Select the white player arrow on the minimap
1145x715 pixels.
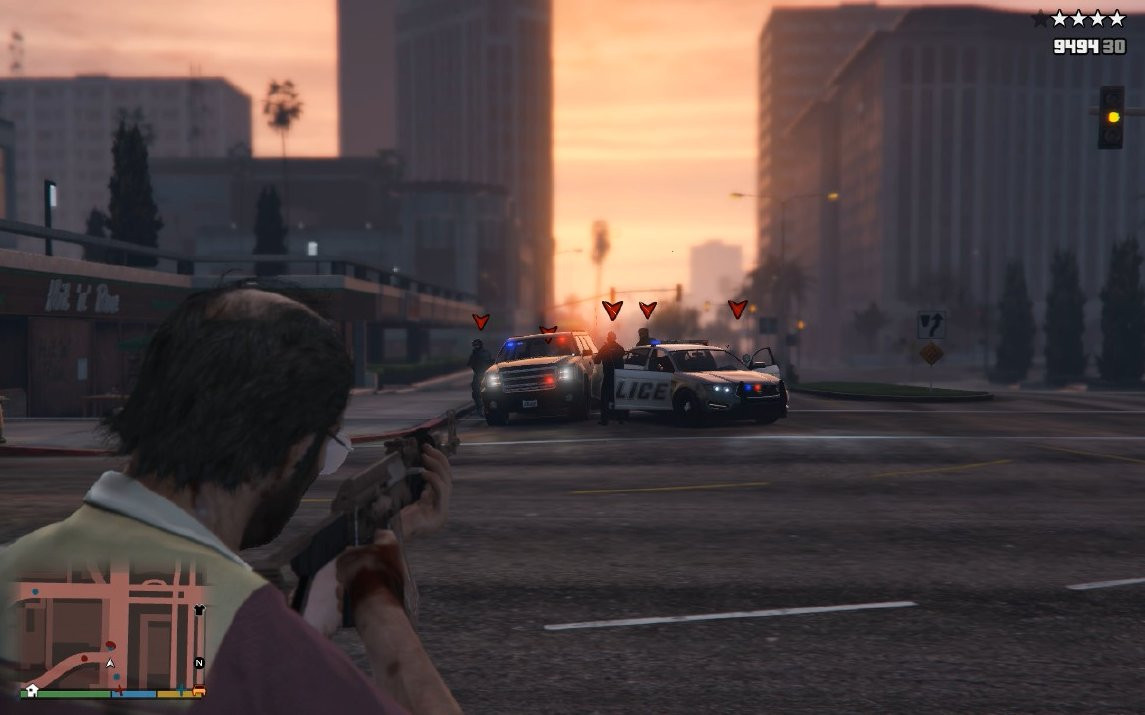click(111, 662)
